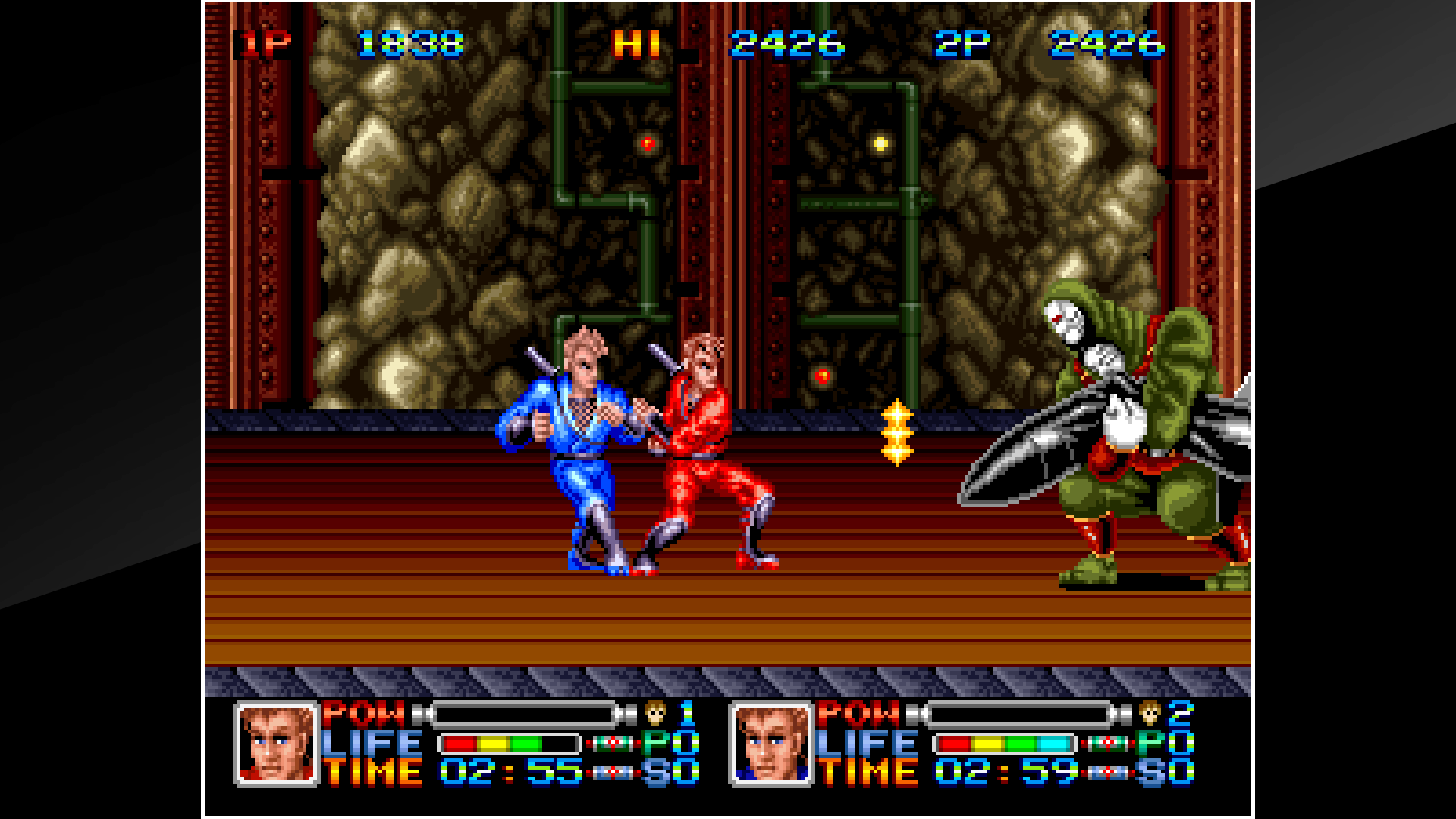Screen dimensions: 1456x819
Task: Click the 2P score display showing 2426
Action: coord(1107,45)
